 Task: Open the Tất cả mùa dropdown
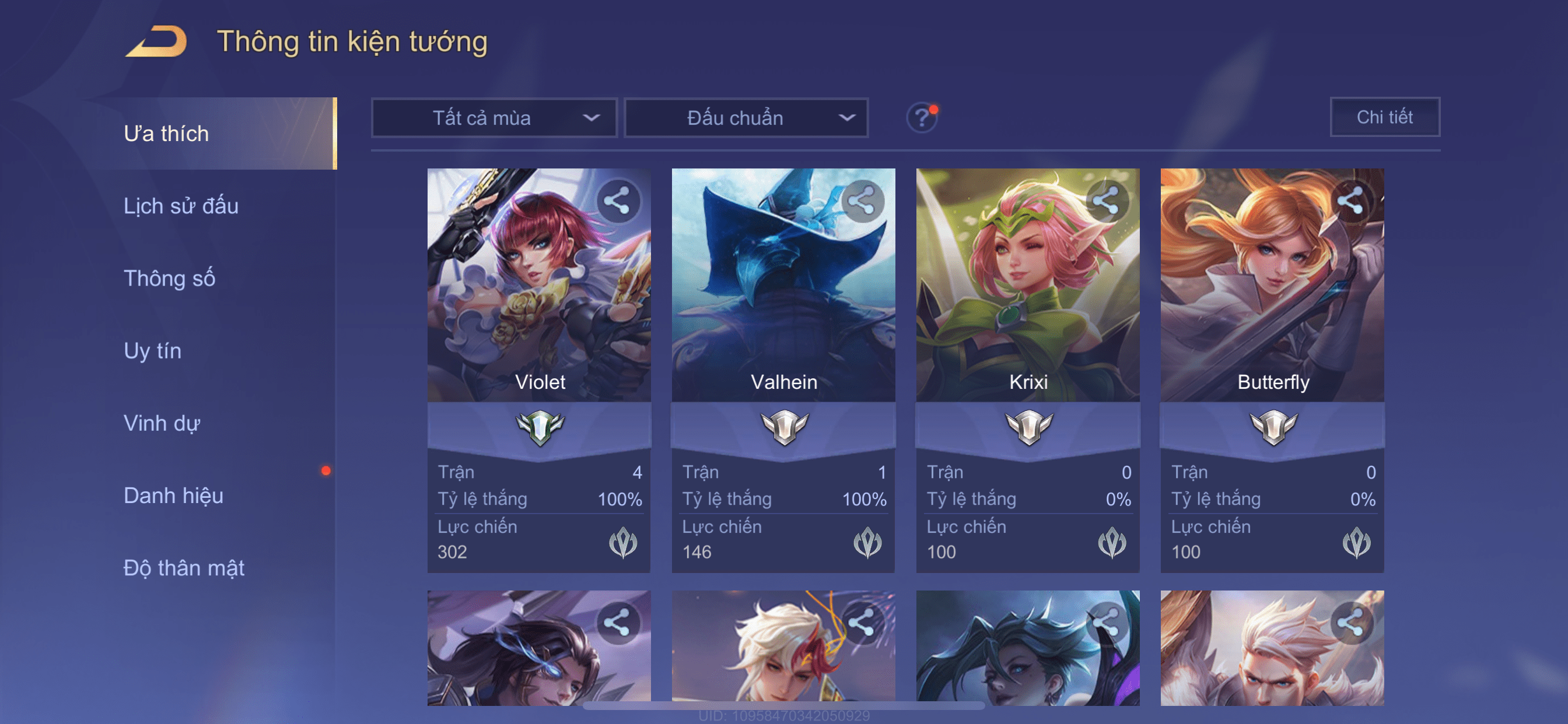click(494, 117)
